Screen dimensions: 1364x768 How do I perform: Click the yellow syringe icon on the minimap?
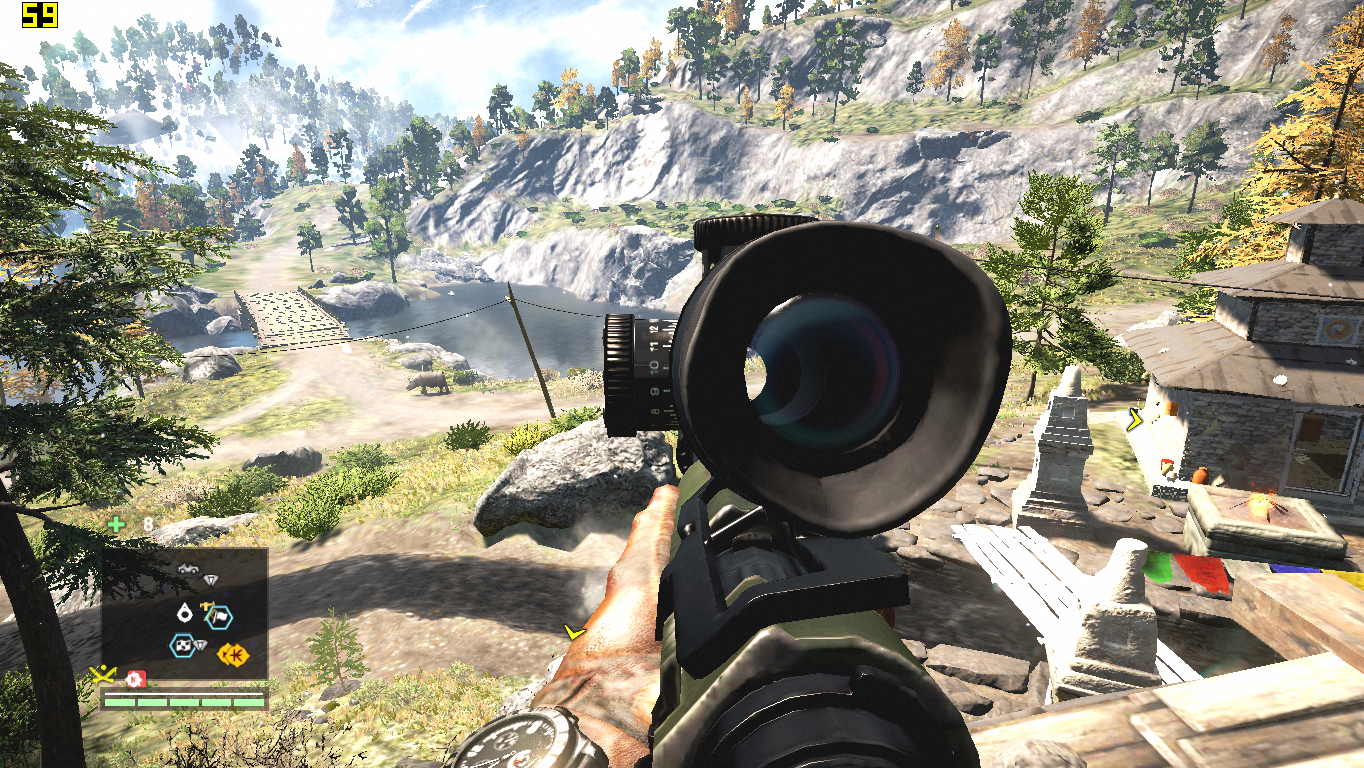[x=207, y=606]
